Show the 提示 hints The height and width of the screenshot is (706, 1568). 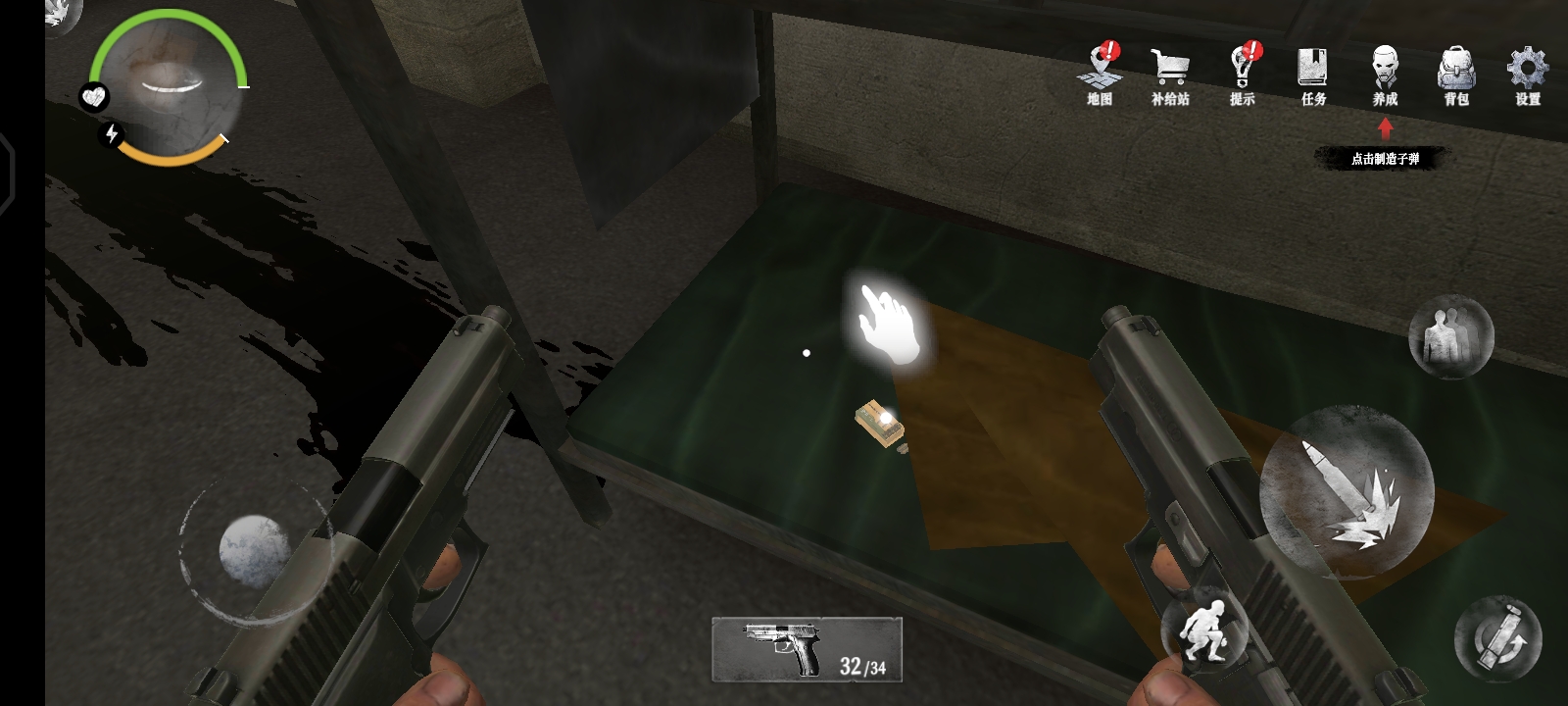pos(1243,74)
